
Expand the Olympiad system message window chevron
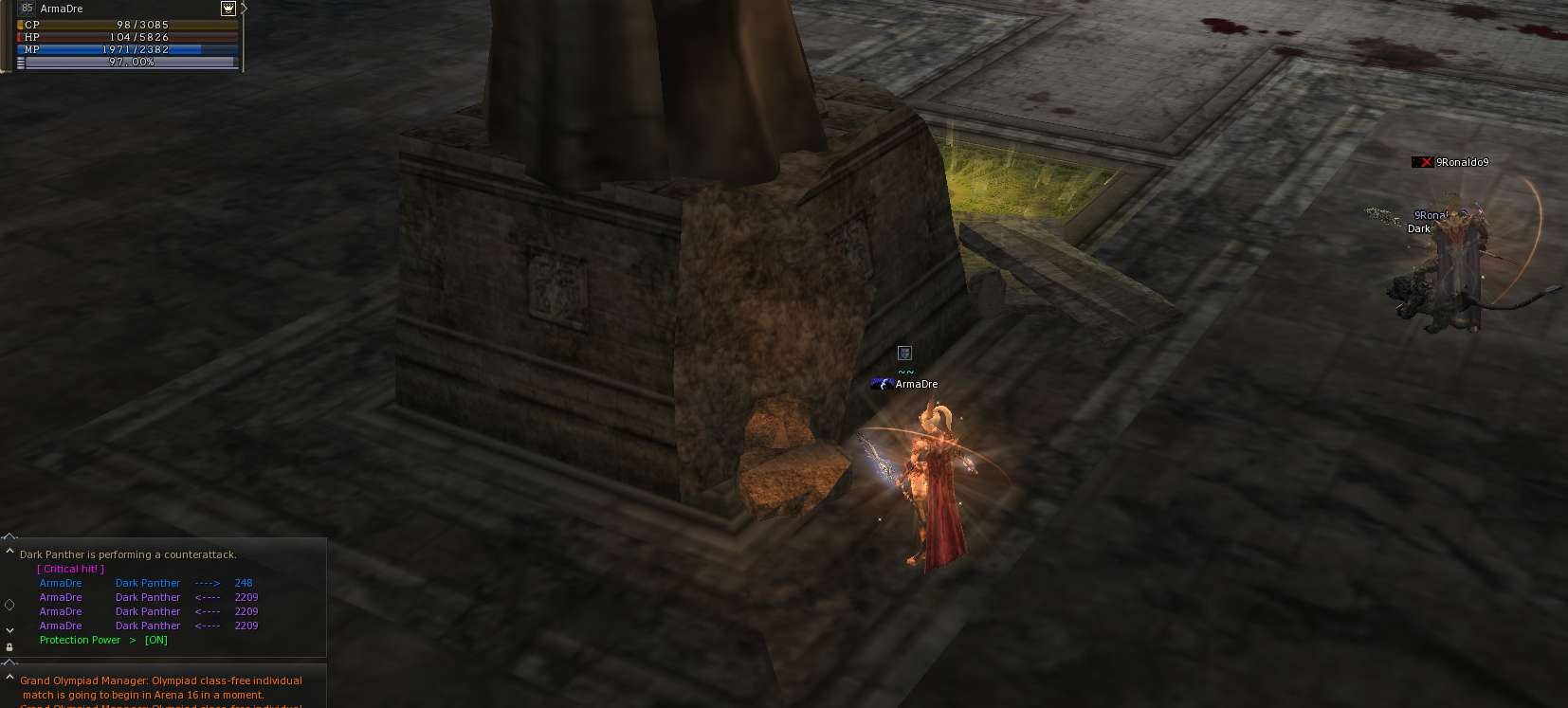[9, 675]
